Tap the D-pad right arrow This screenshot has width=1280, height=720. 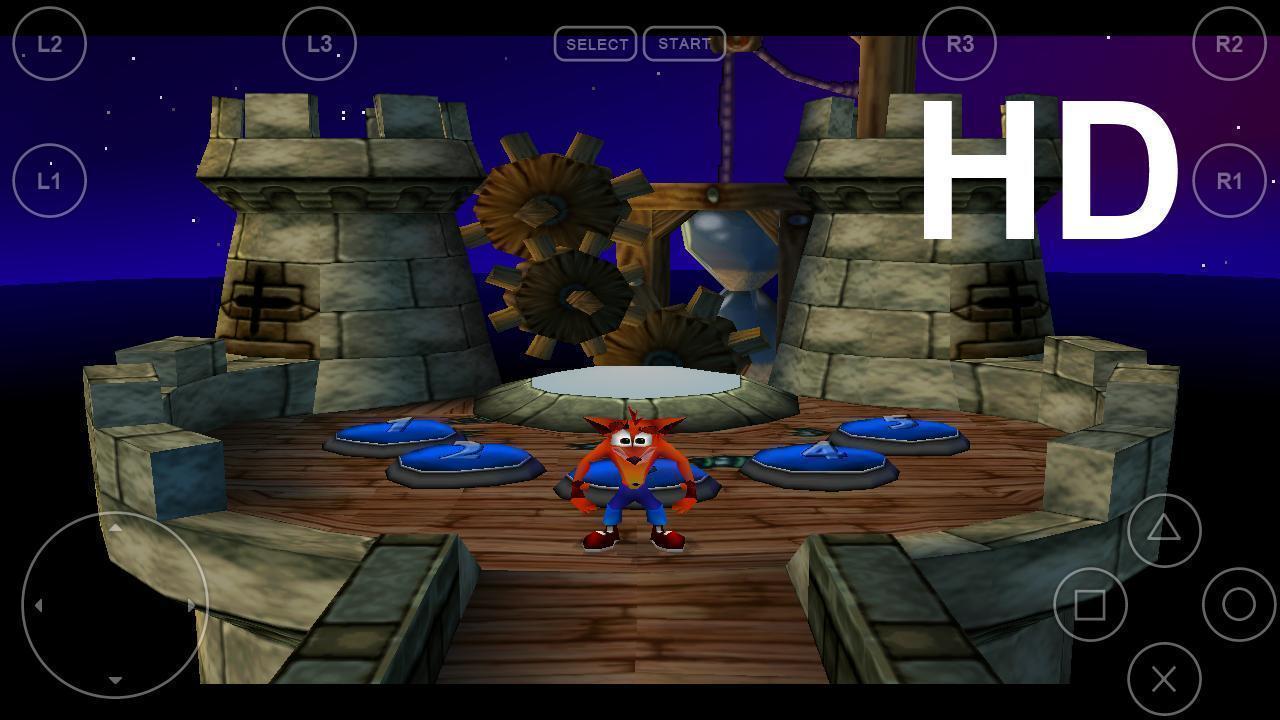191,605
